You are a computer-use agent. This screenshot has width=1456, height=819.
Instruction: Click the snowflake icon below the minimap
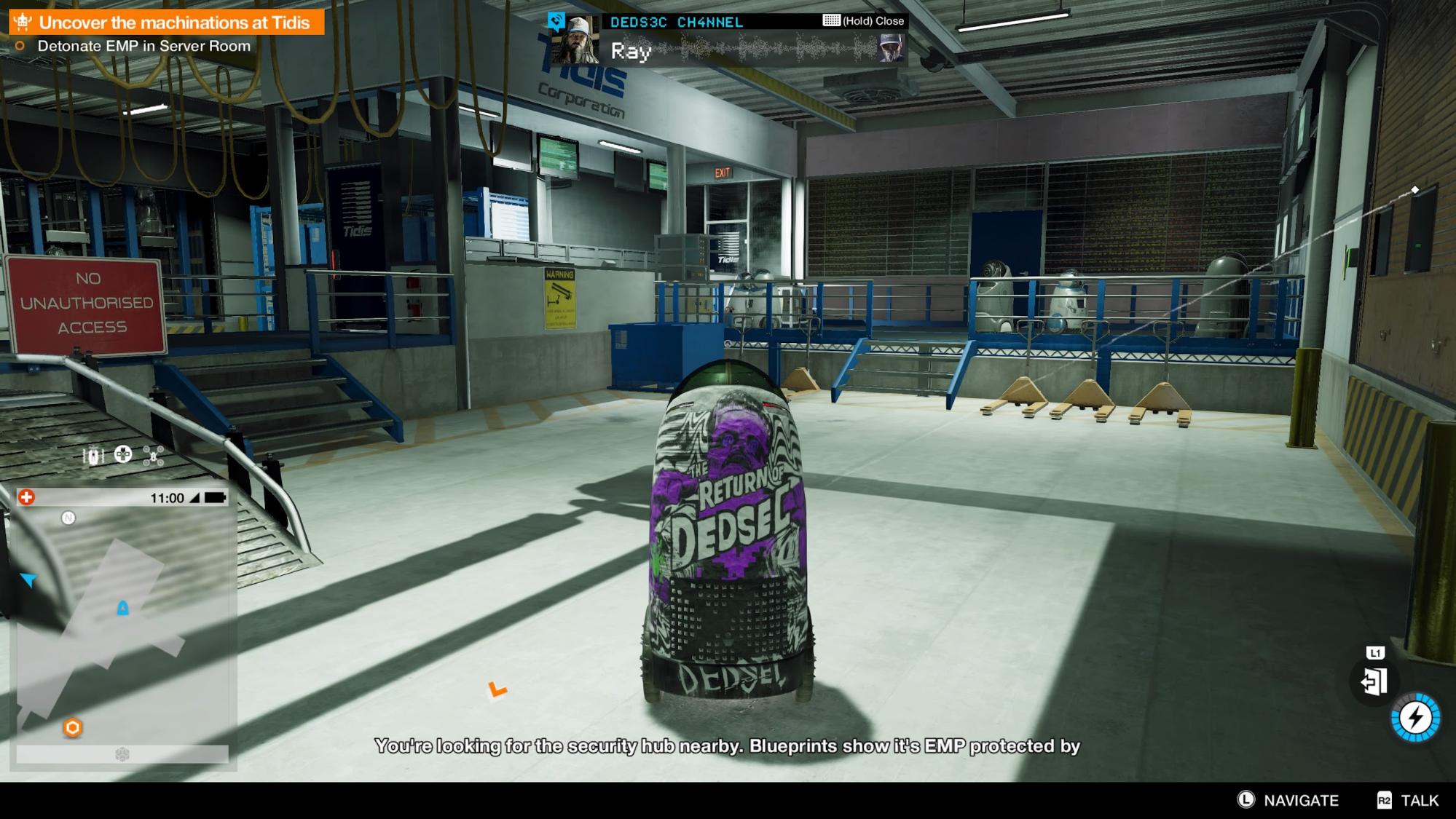pos(121,753)
